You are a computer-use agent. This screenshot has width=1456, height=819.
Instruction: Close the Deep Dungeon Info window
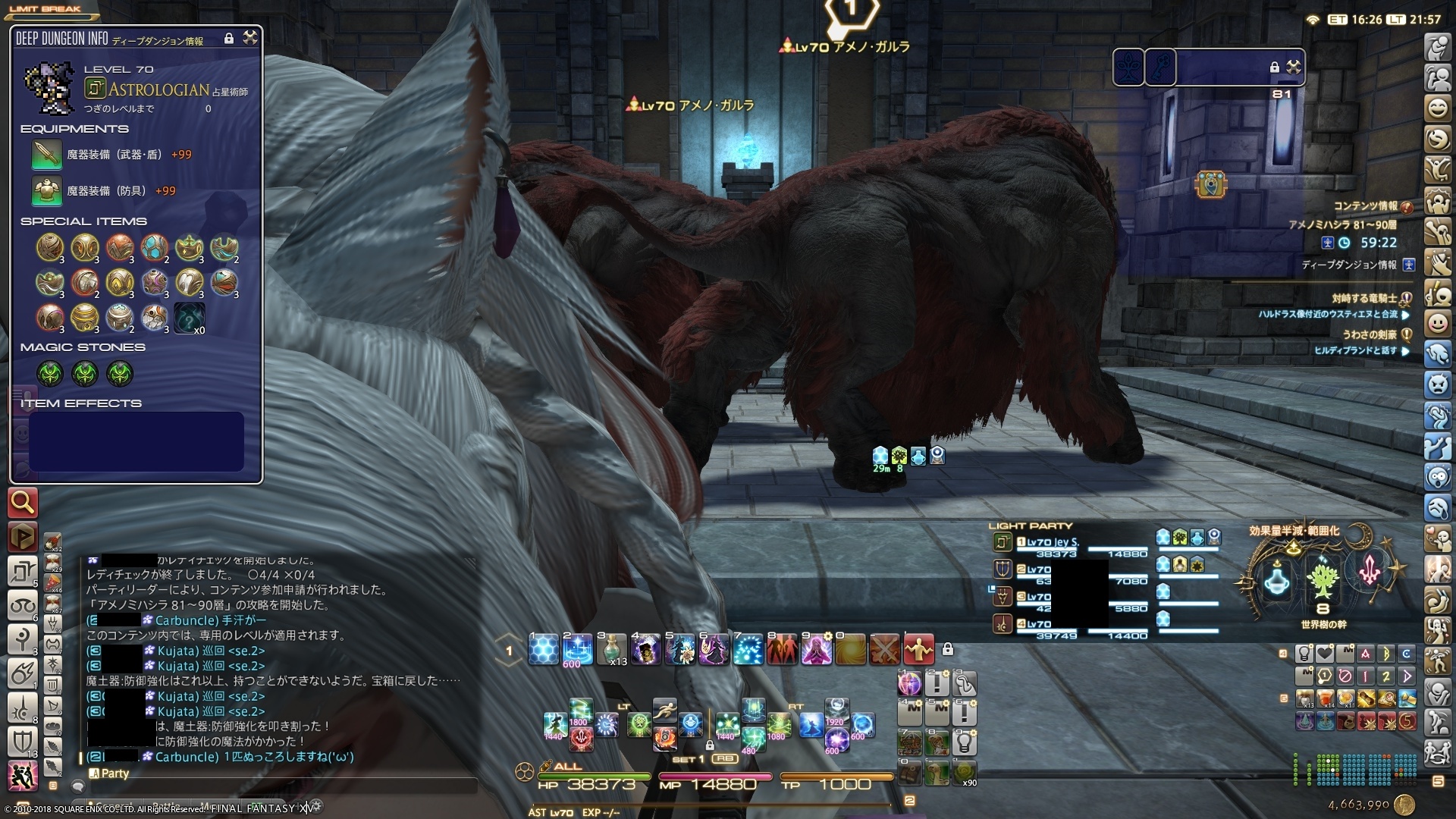[249, 38]
